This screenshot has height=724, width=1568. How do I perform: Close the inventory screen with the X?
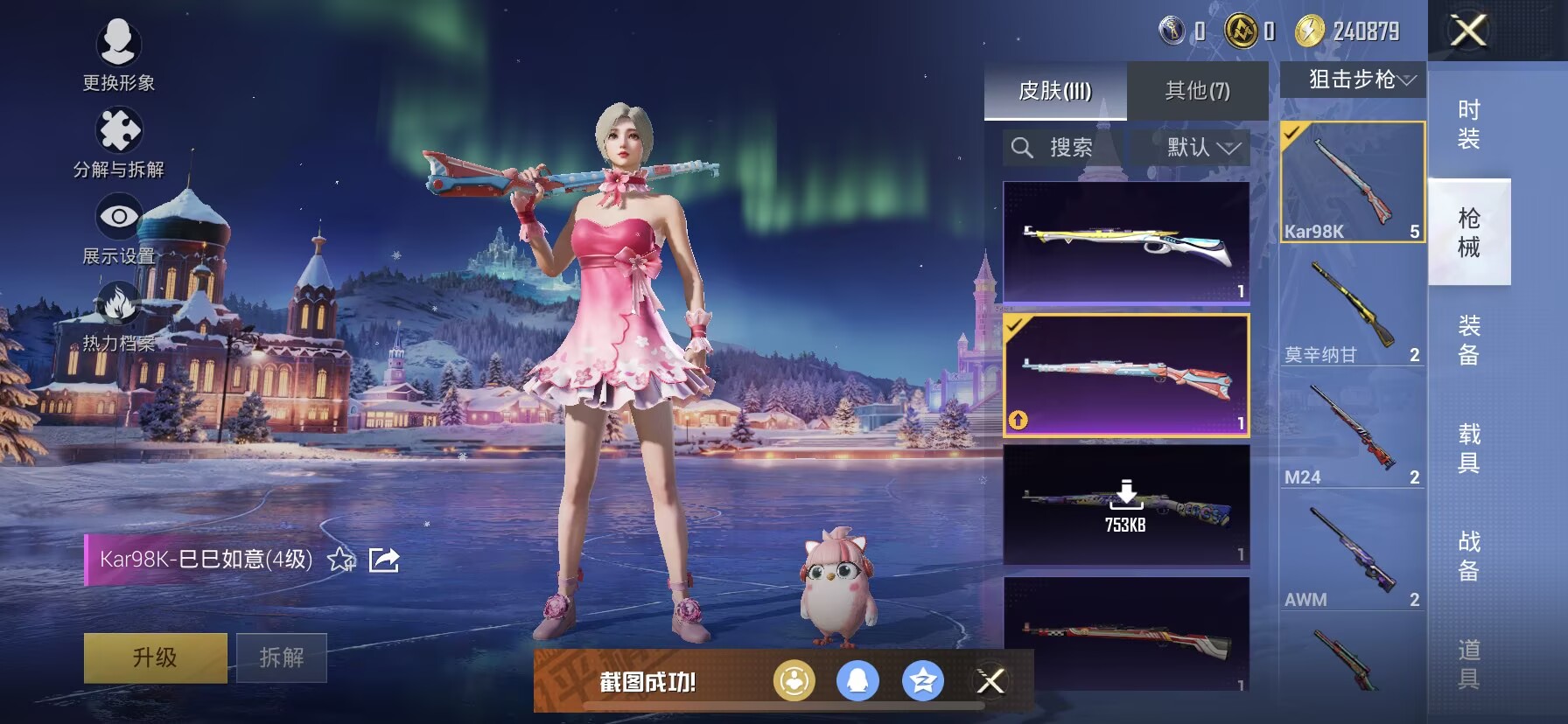(1468, 31)
